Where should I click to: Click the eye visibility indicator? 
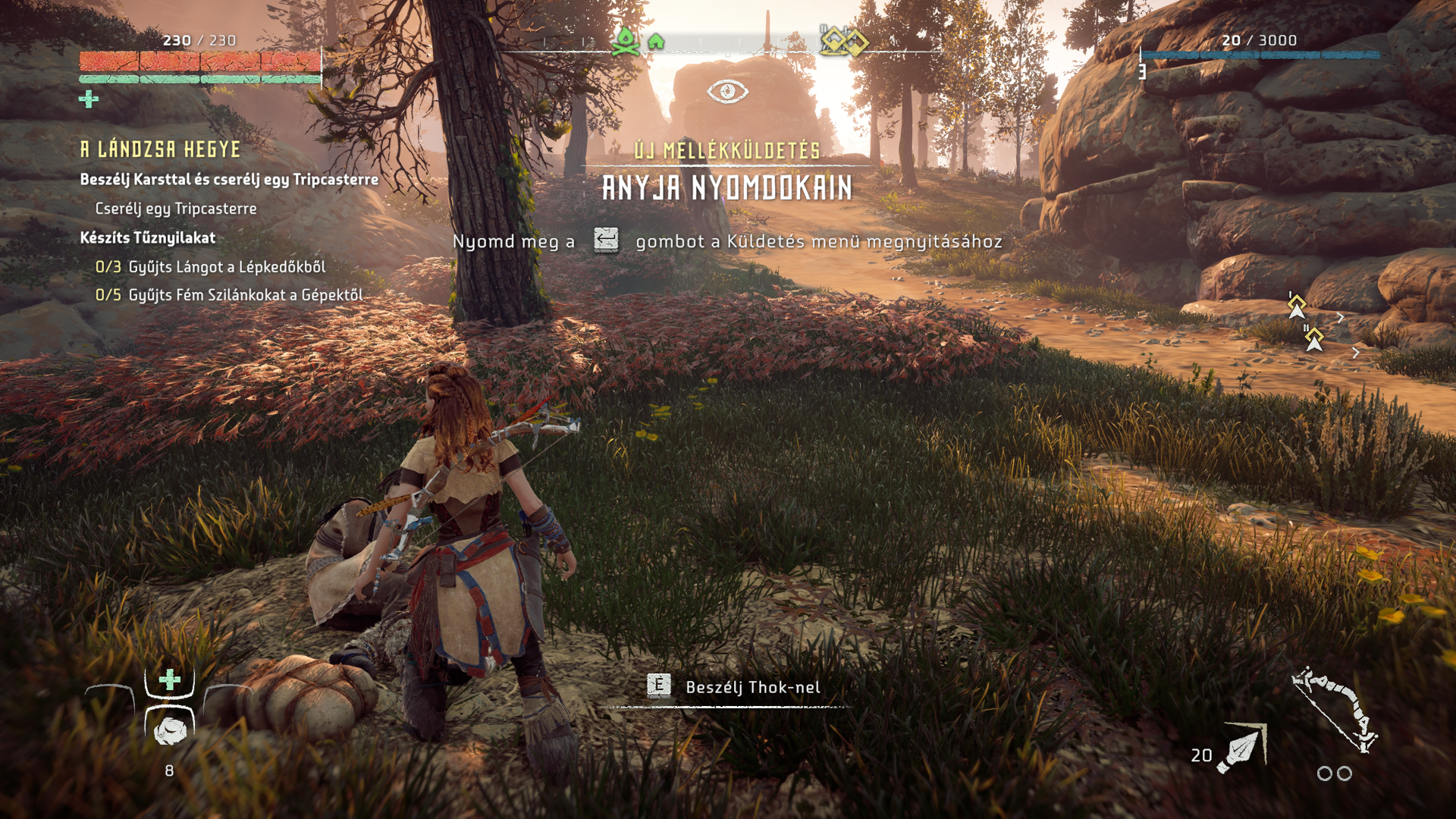(x=727, y=92)
